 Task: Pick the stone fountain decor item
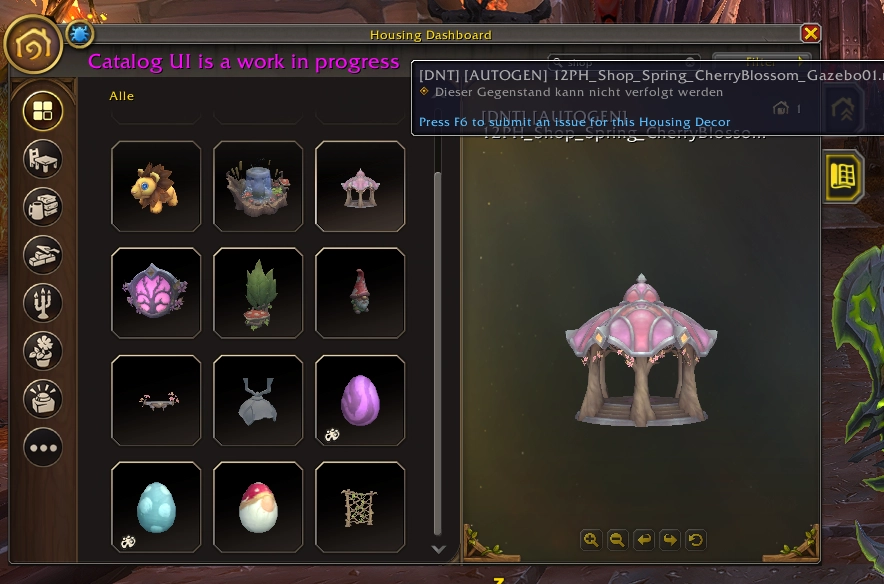[x=258, y=186]
